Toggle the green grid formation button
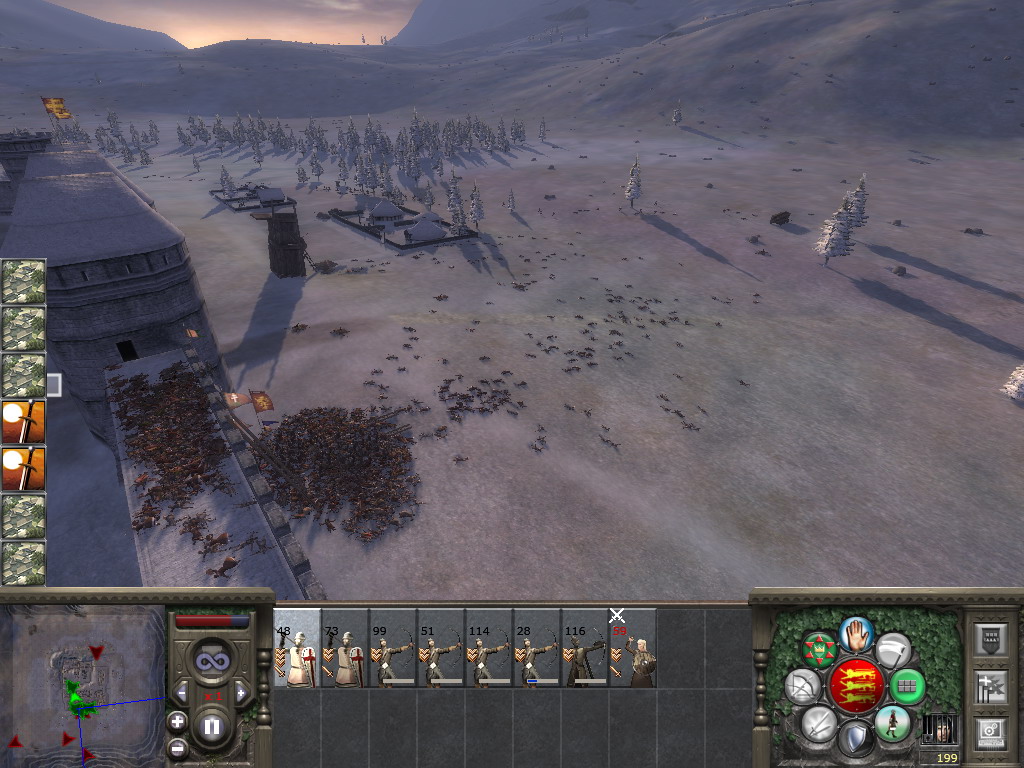Viewport: 1024px width, 768px height. [x=908, y=686]
